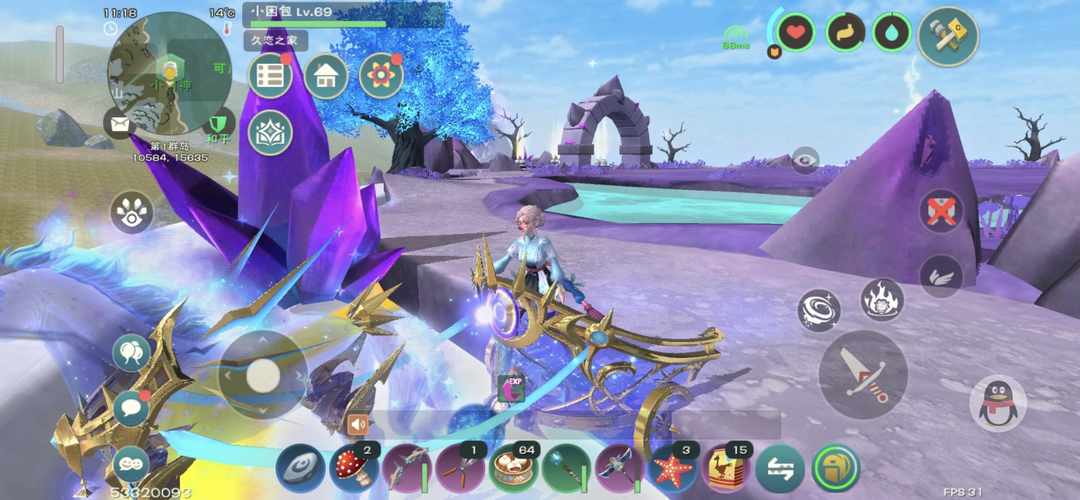1080x500 pixels.
Task: Open the green backpack inventory
Action: click(835, 468)
